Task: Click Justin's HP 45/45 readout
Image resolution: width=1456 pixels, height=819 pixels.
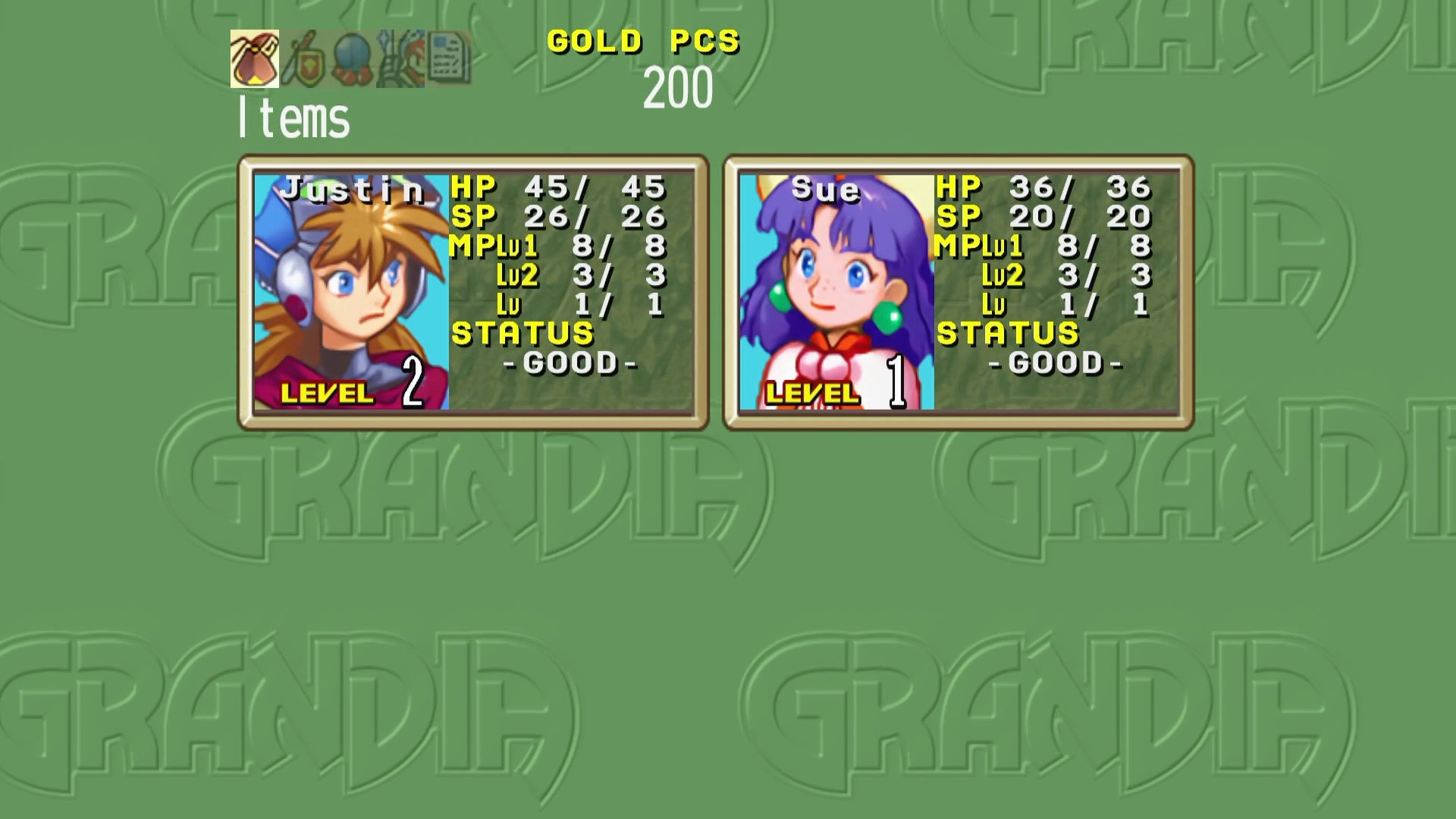Action: [x=559, y=186]
